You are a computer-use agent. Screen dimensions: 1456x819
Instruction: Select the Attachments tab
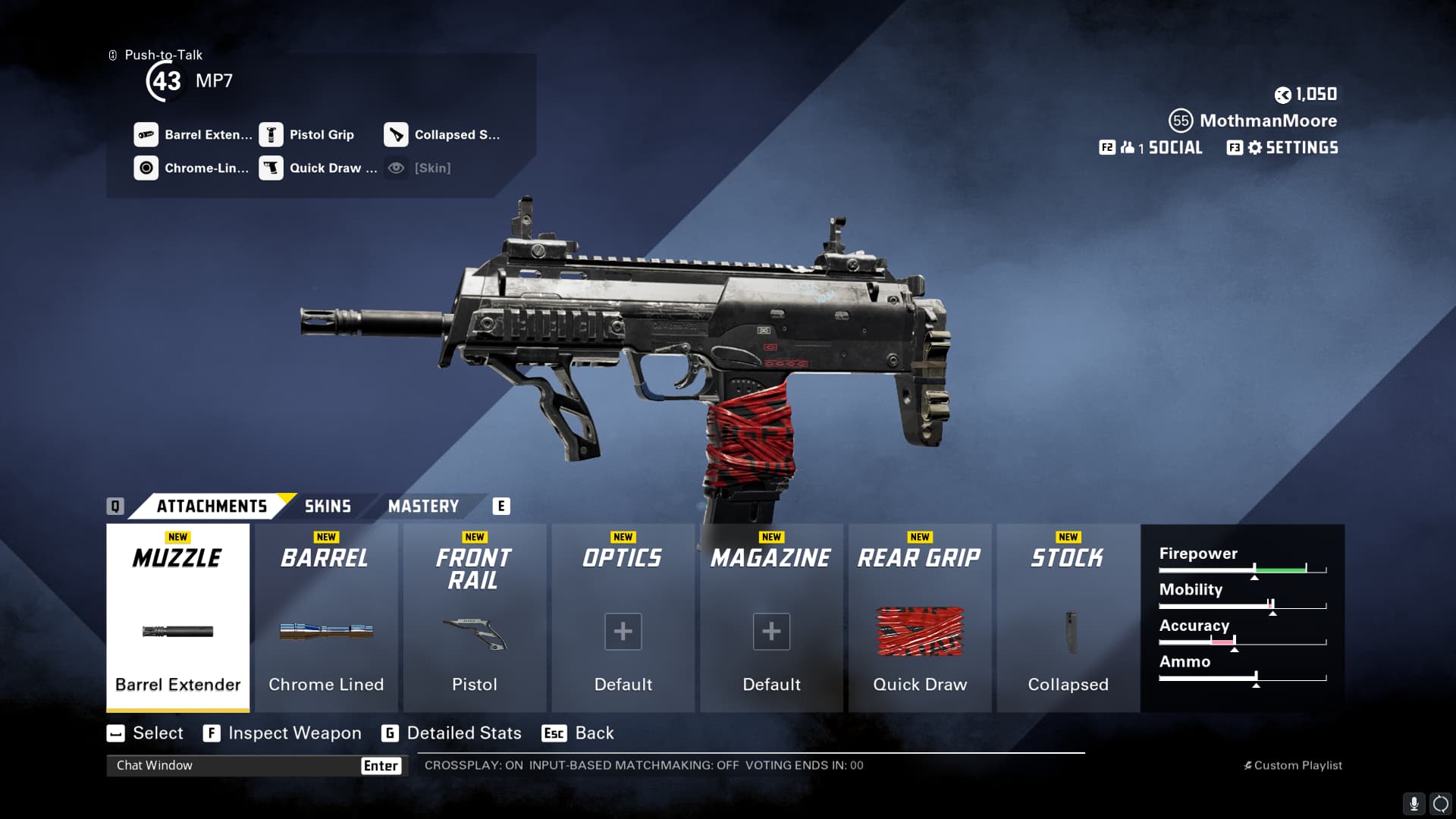pos(212,507)
